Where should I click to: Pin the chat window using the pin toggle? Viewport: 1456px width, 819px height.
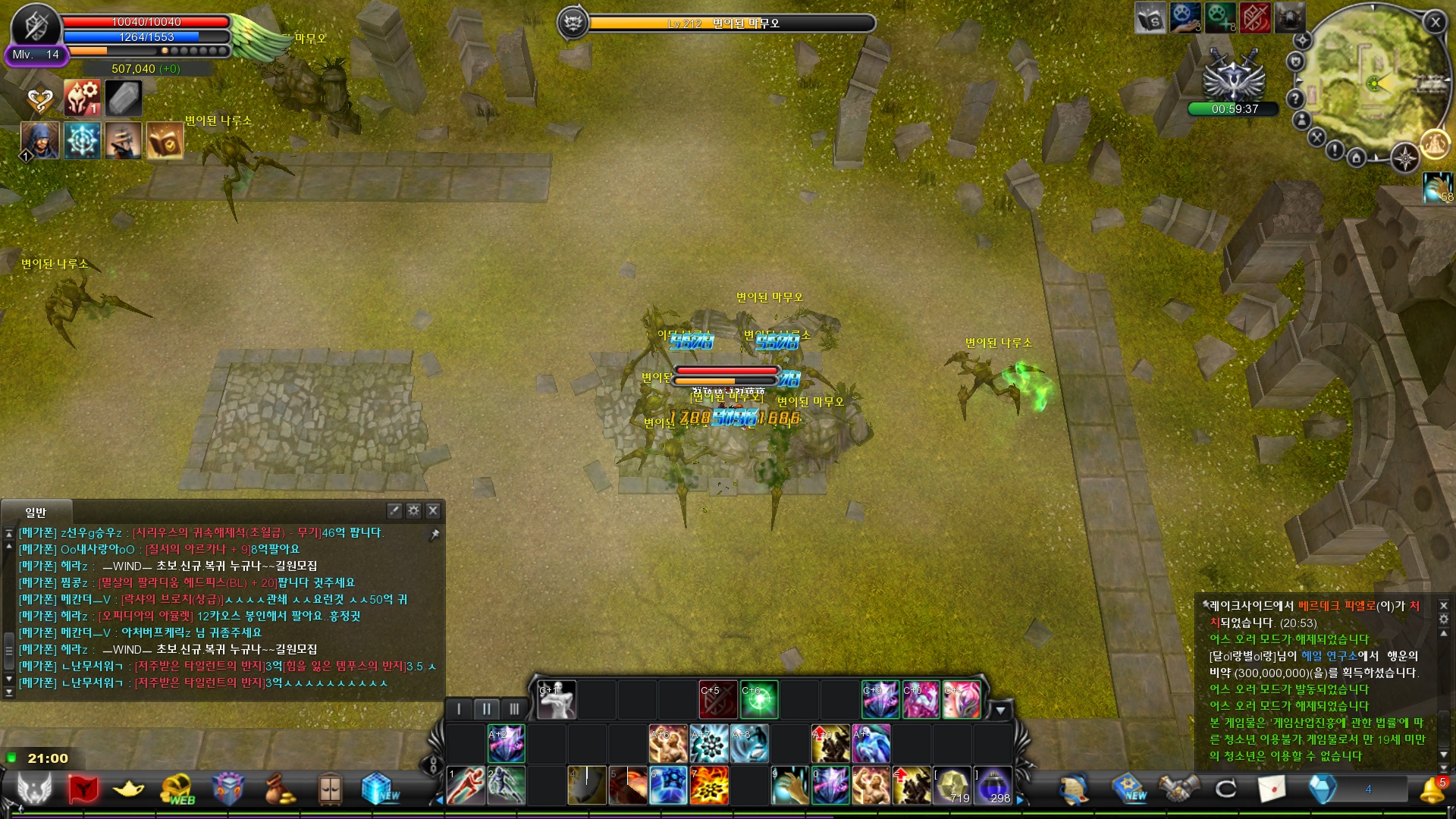click(435, 534)
